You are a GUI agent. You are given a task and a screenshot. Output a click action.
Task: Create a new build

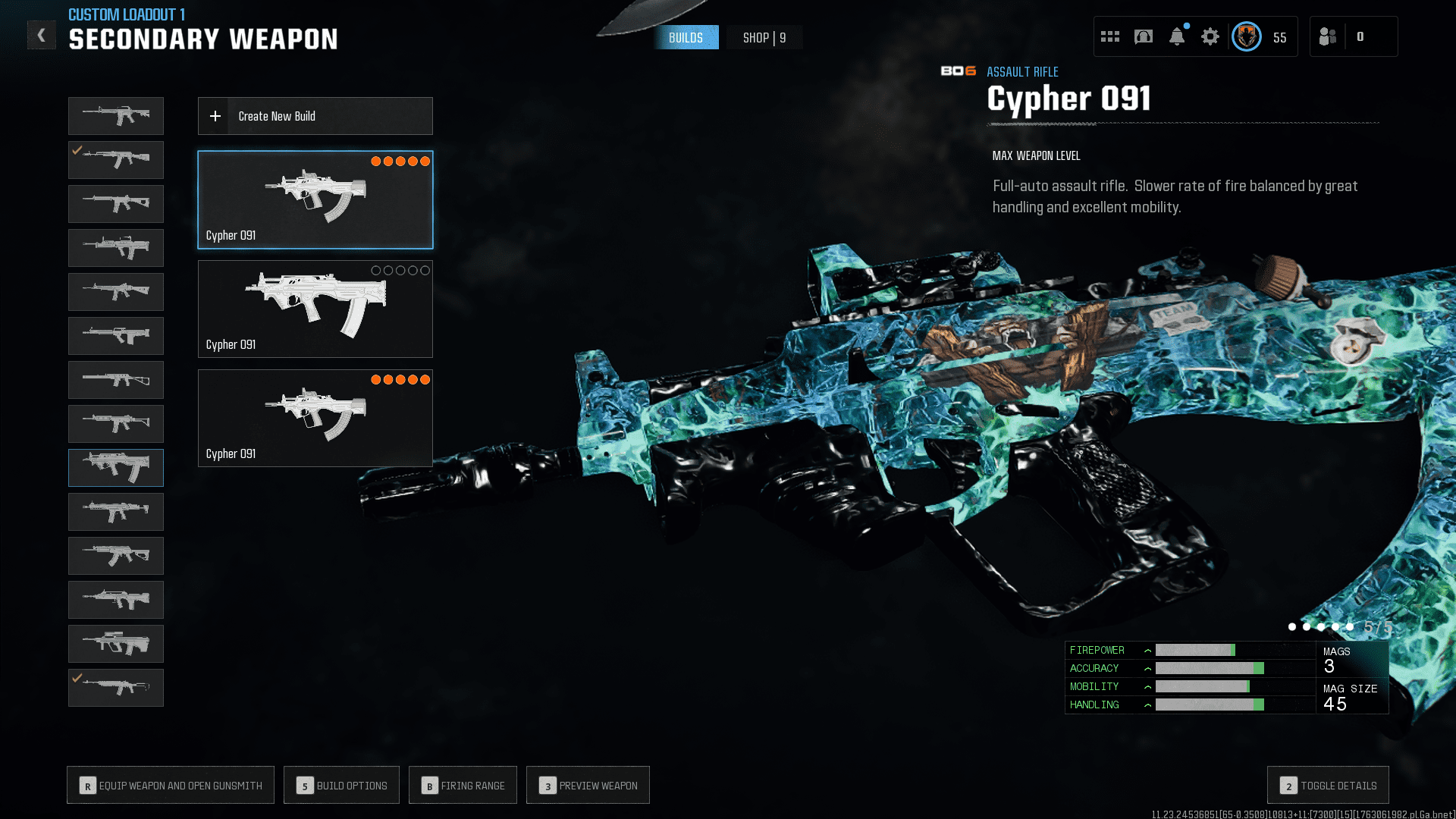coord(315,116)
